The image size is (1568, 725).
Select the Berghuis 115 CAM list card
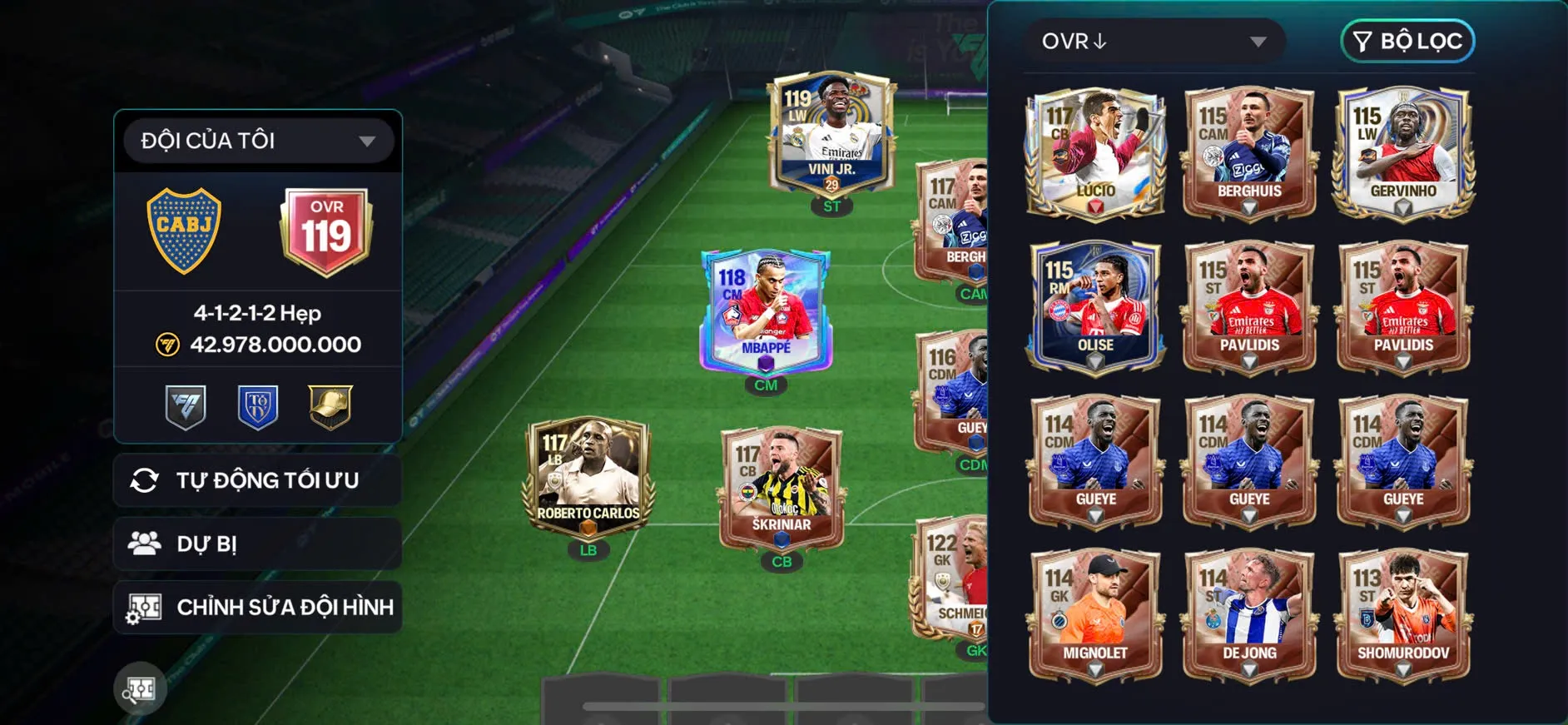[x=1249, y=154]
